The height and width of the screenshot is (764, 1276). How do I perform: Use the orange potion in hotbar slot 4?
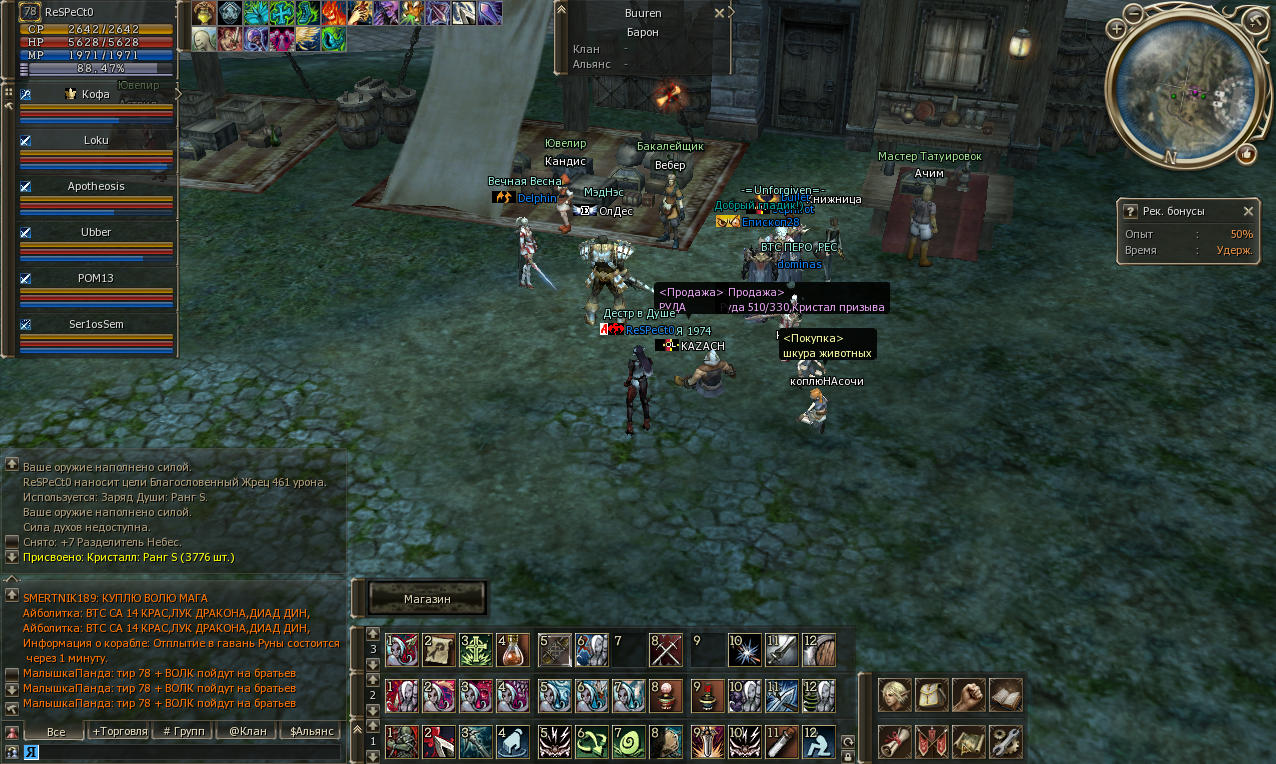click(x=512, y=650)
